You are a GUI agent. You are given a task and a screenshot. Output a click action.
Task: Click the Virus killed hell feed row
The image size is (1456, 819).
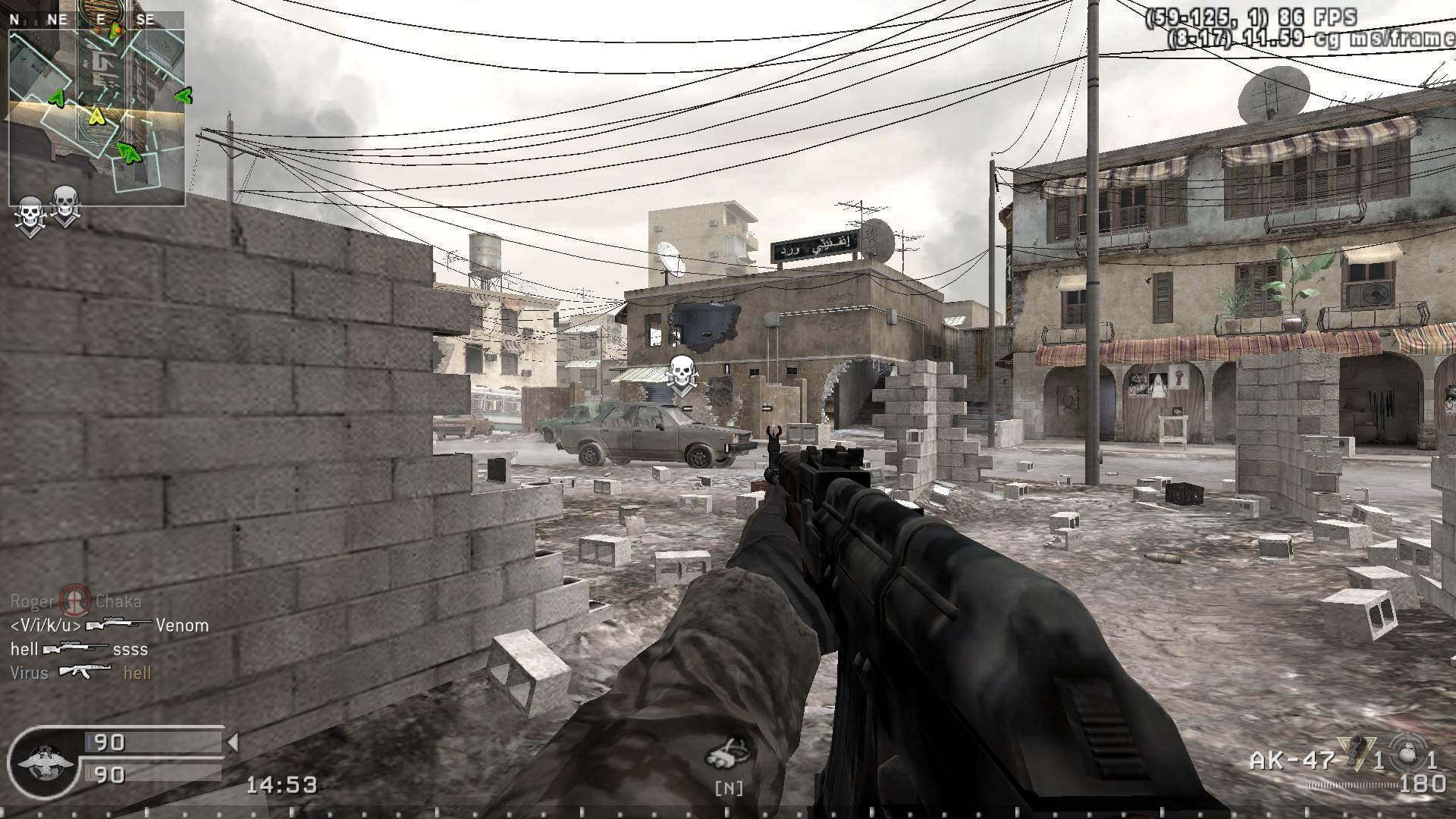(x=81, y=673)
